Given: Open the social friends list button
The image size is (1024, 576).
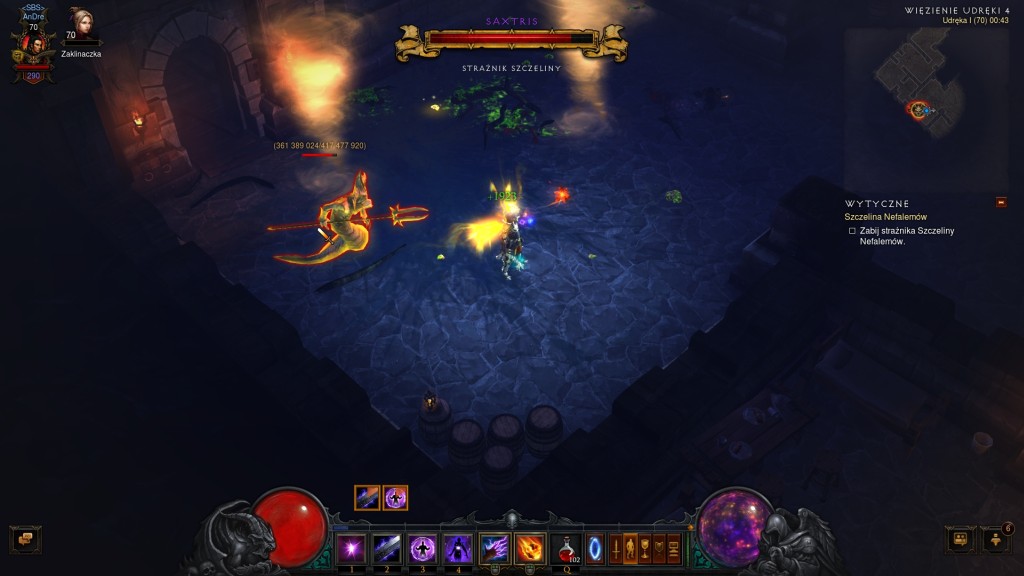Looking at the screenshot, I should tap(995, 540).
